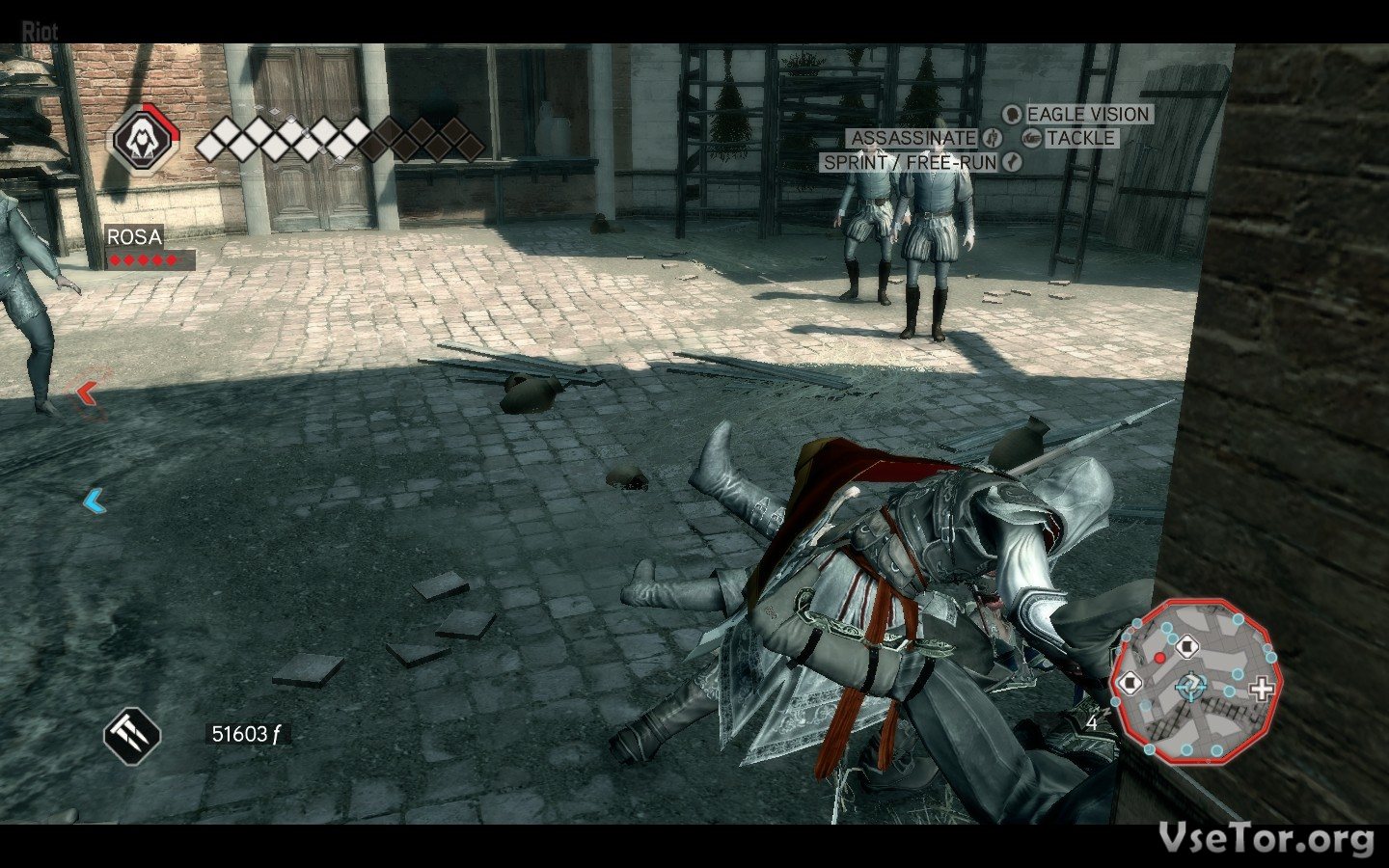
Task: Click the white plus marker on minimap
Action: (x=1261, y=689)
